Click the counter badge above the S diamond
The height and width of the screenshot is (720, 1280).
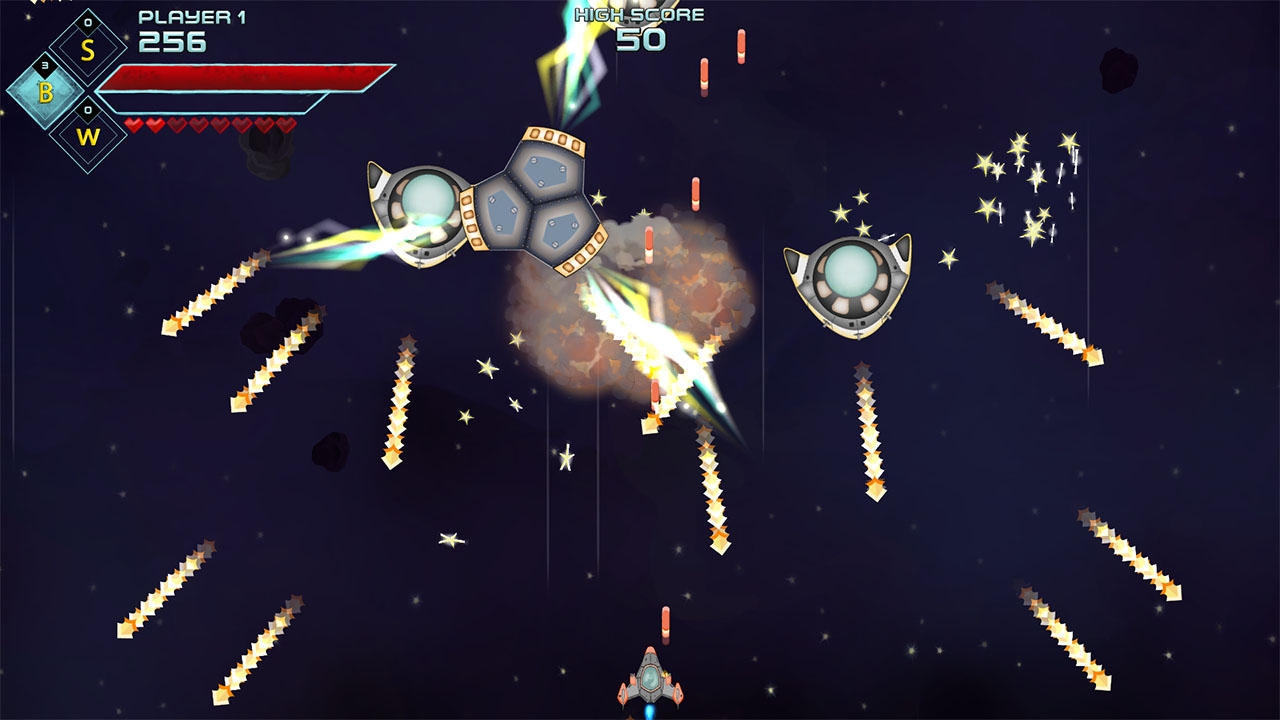pyautogui.click(x=87, y=22)
